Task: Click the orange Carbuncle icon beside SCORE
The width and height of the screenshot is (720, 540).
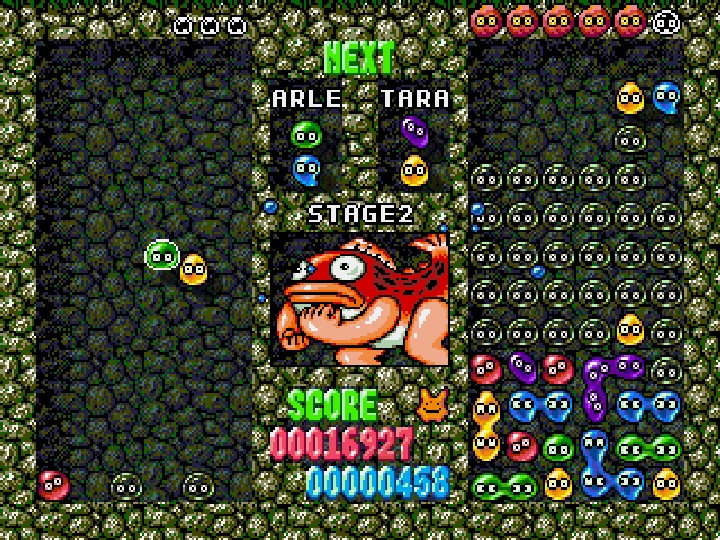Action: tap(432, 402)
